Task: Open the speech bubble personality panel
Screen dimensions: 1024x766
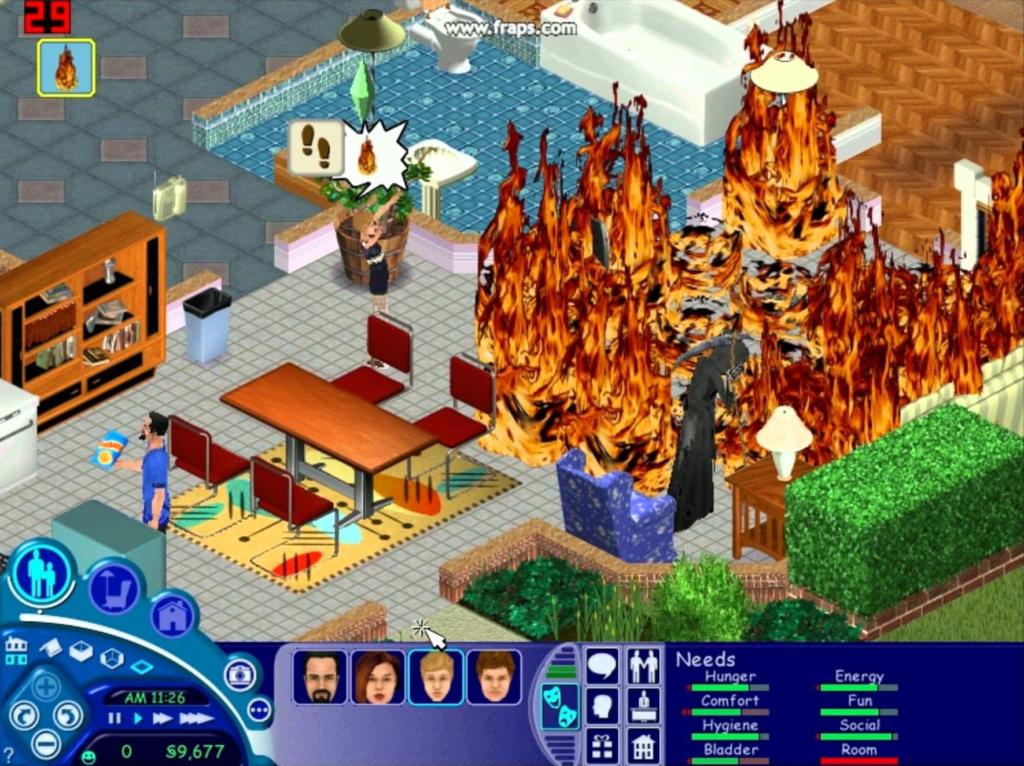Action: pyautogui.click(x=602, y=664)
